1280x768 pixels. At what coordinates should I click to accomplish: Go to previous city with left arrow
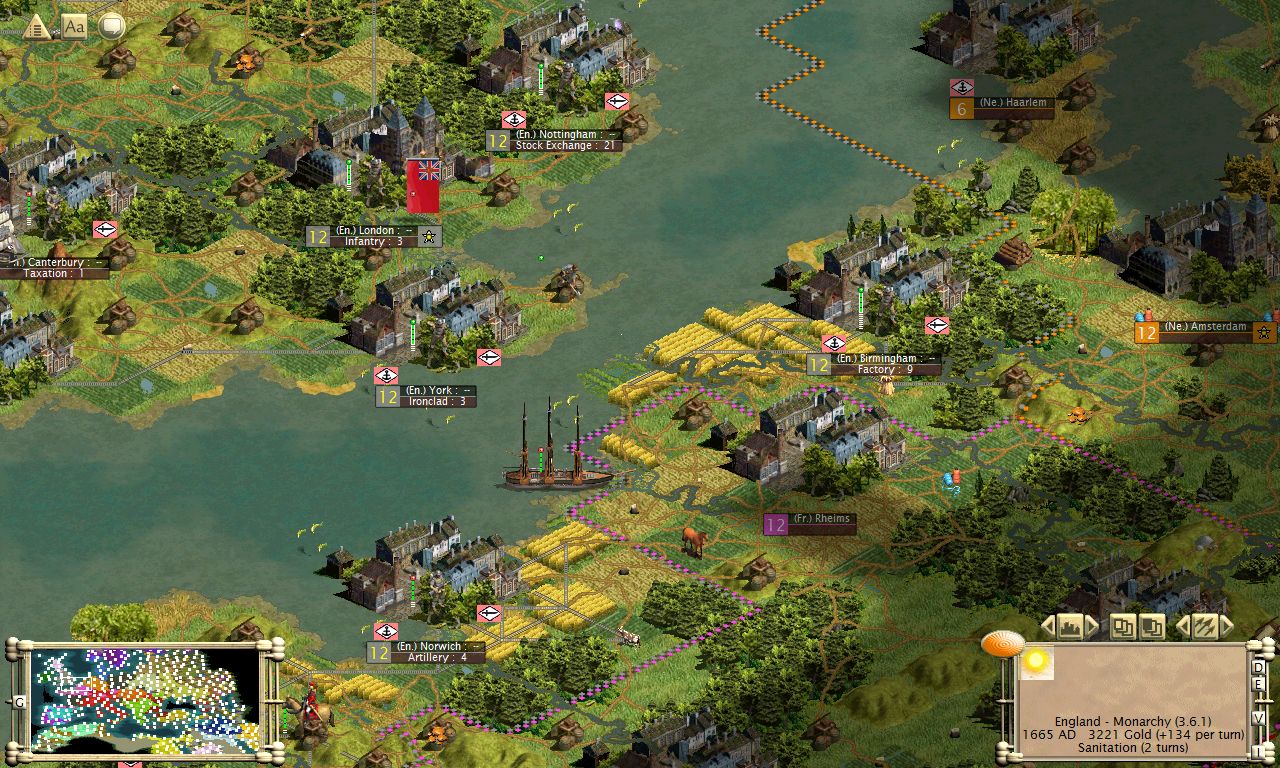pos(1048,627)
